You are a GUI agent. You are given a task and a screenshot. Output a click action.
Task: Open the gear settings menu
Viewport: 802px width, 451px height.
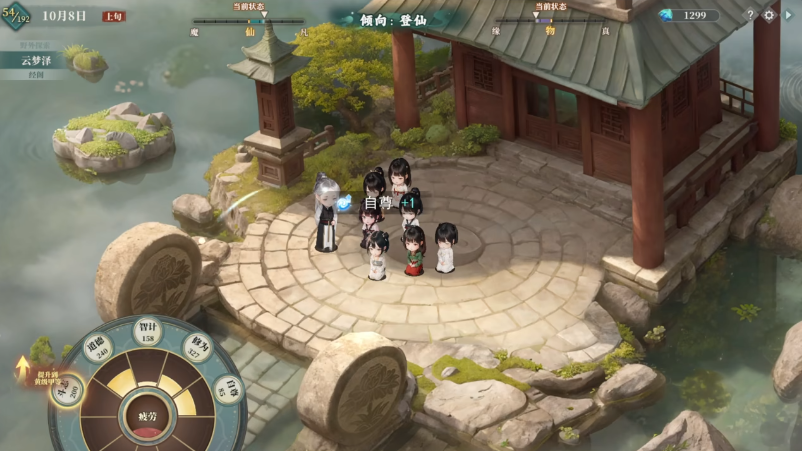[769, 15]
